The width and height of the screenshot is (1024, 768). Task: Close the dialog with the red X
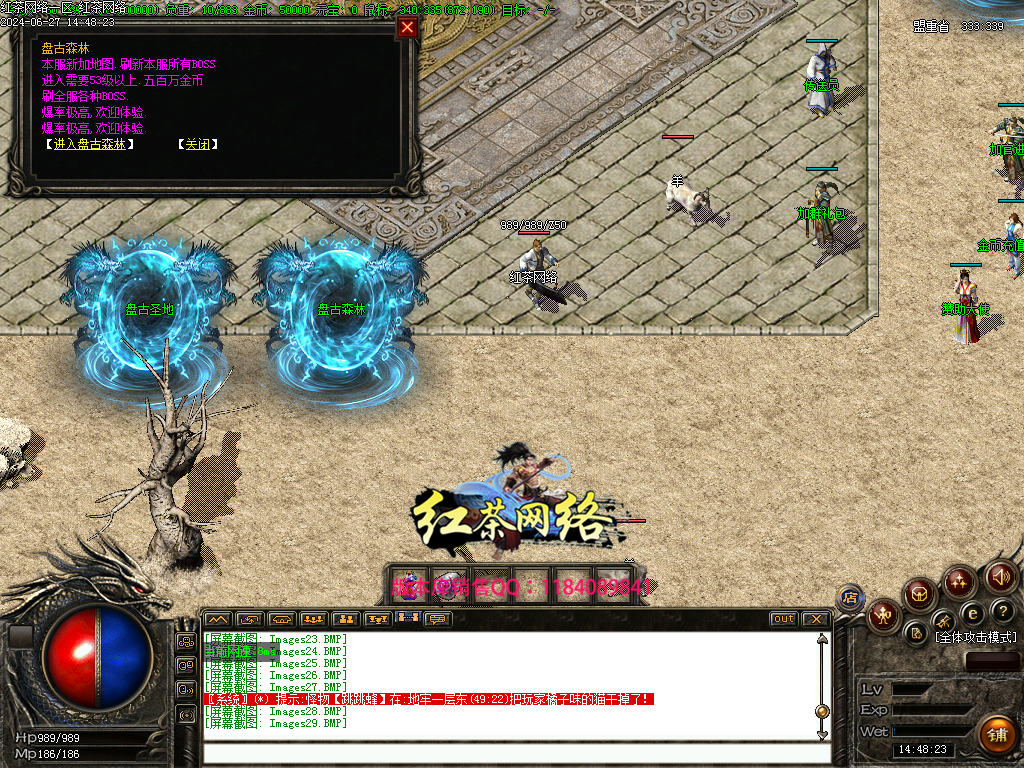[407, 28]
